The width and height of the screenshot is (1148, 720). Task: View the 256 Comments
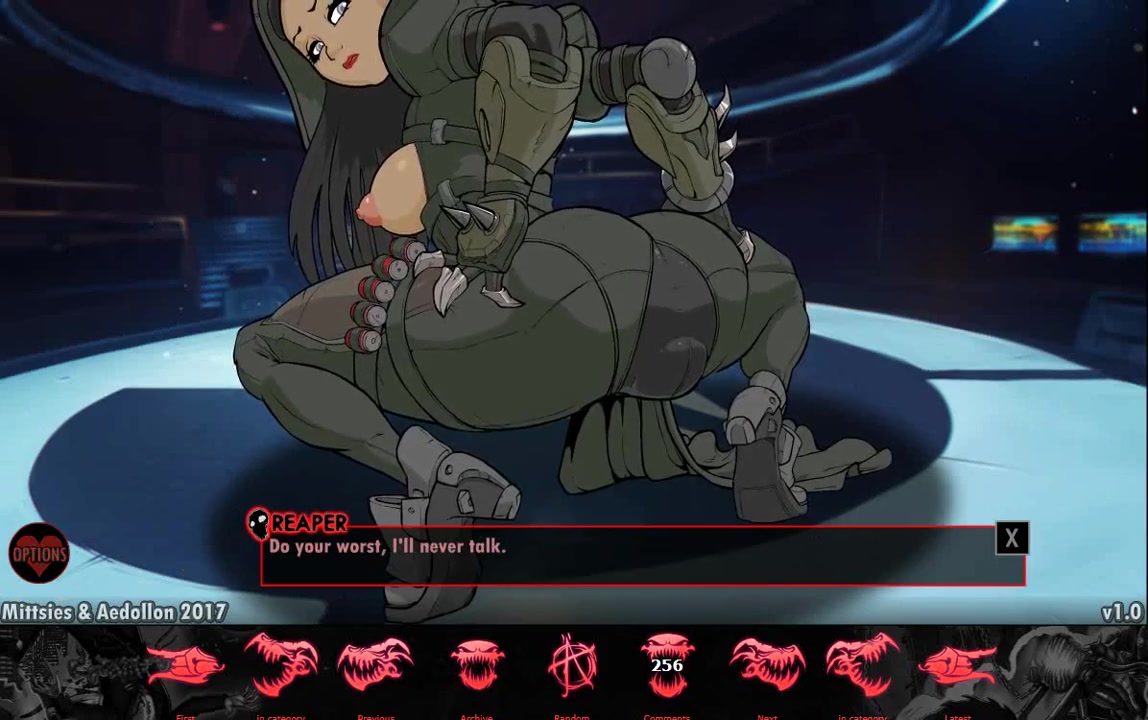(x=667, y=666)
